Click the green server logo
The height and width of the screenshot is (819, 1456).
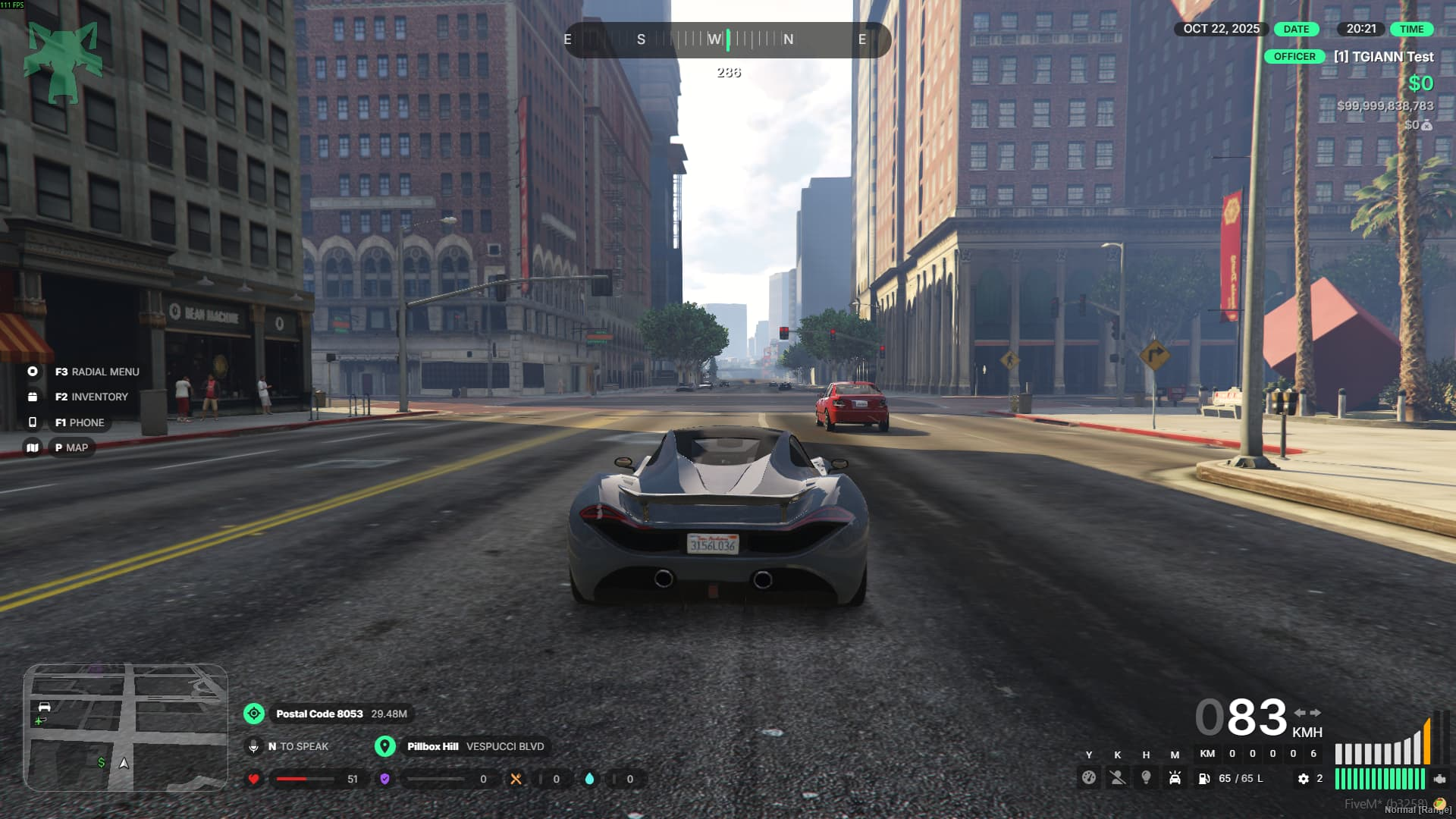click(64, 62)
